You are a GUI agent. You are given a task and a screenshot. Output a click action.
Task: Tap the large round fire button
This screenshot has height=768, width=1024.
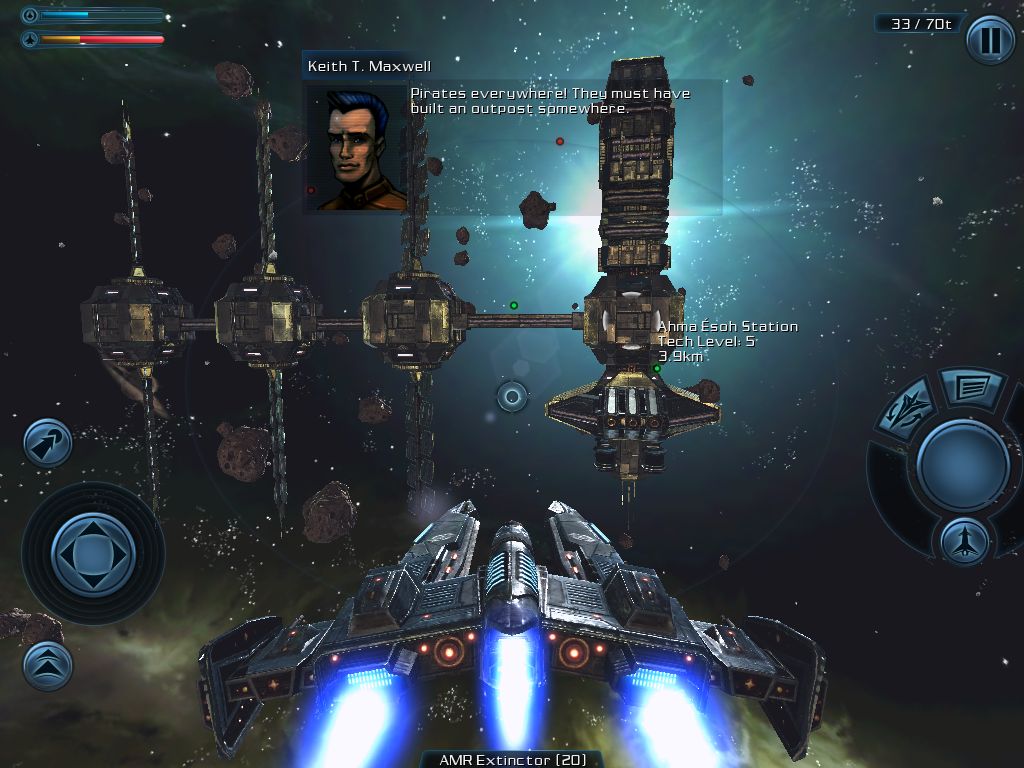tap(962, 464)
